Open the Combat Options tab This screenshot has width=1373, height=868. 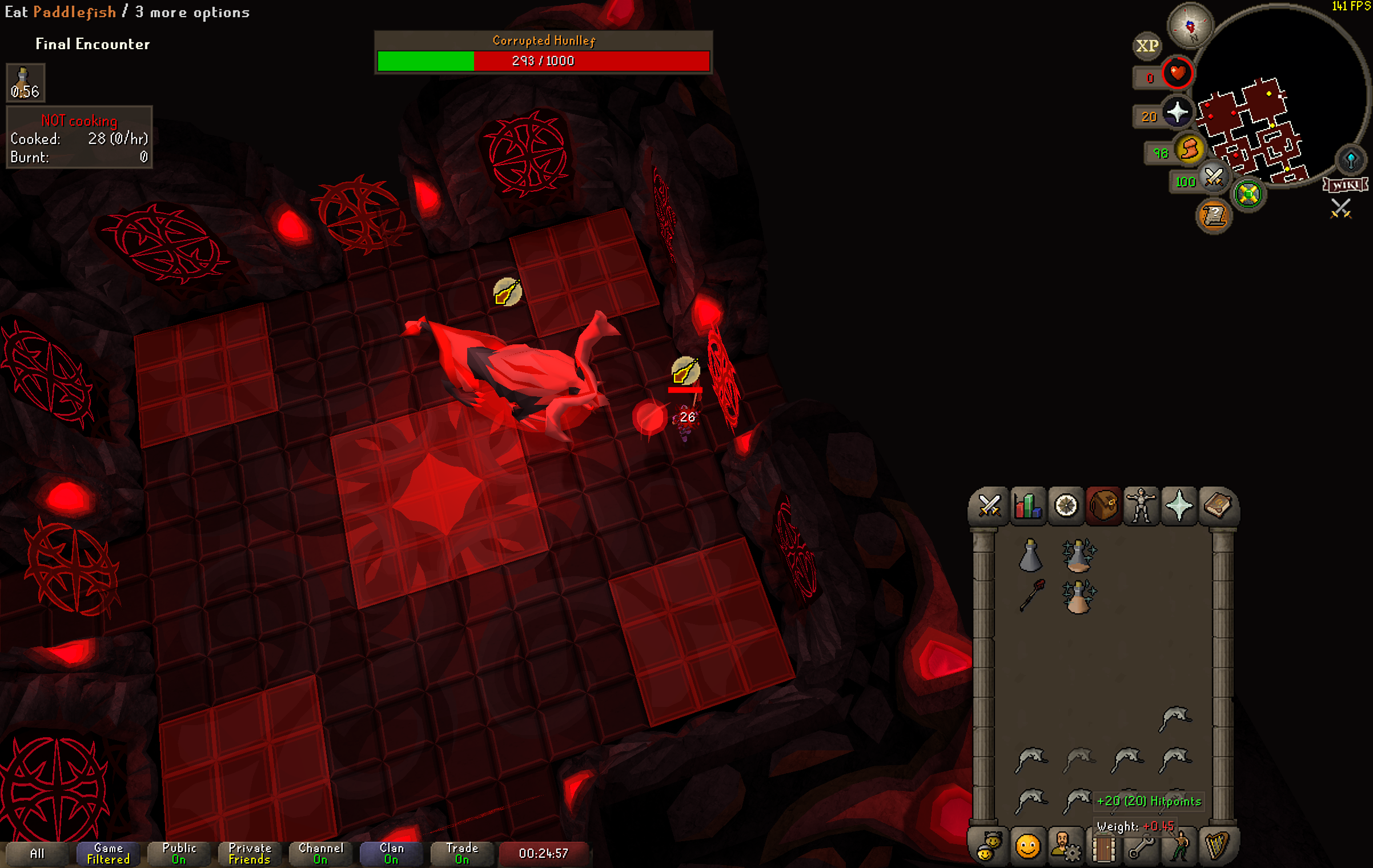[x=989, y=506]
